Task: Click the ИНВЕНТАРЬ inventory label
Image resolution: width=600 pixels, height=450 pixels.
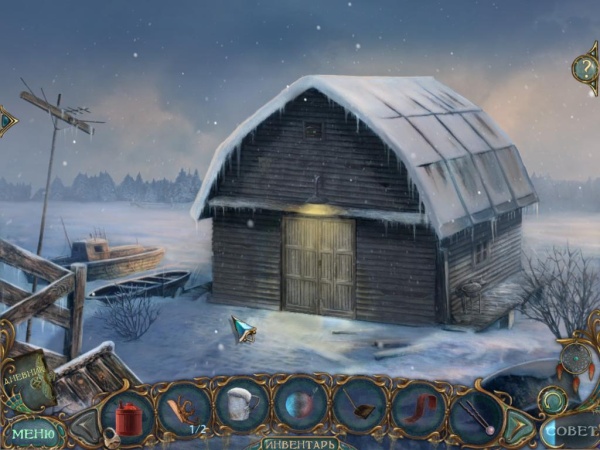Action: [301, 442]
